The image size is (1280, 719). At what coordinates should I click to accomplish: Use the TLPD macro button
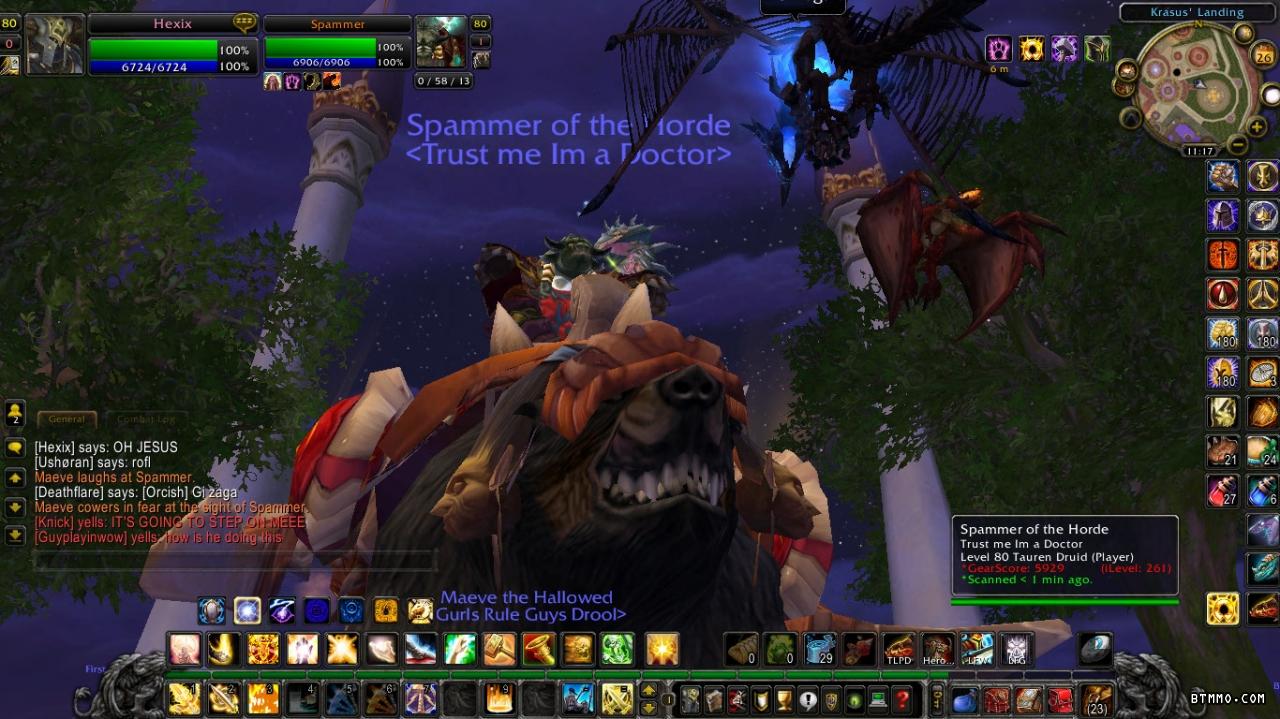click(898, 649)
